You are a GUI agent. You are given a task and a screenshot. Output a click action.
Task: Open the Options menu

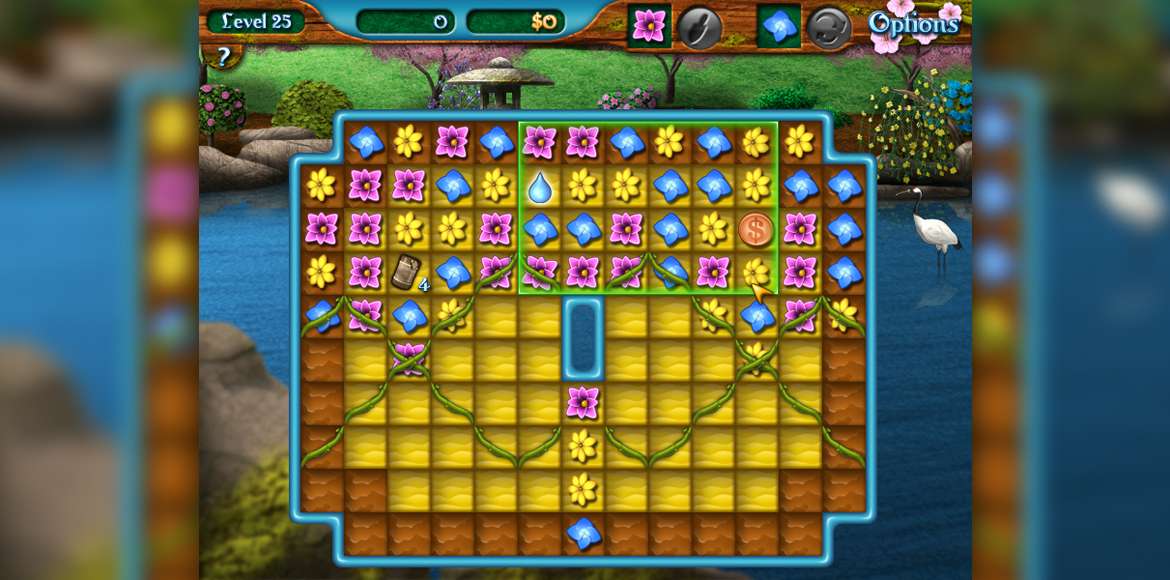click(x=913, y=24)
